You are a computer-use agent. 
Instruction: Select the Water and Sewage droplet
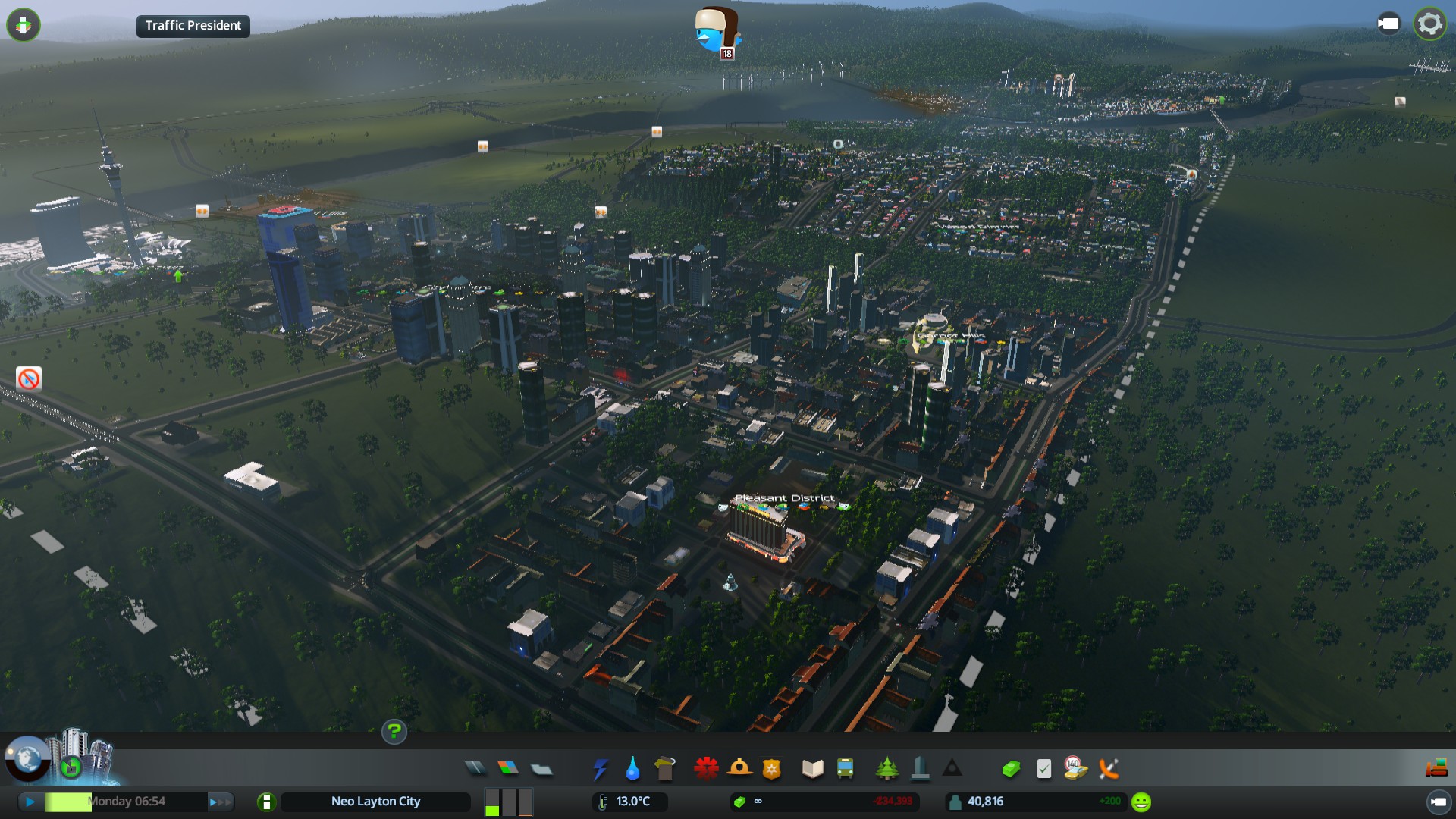point(632,769)
